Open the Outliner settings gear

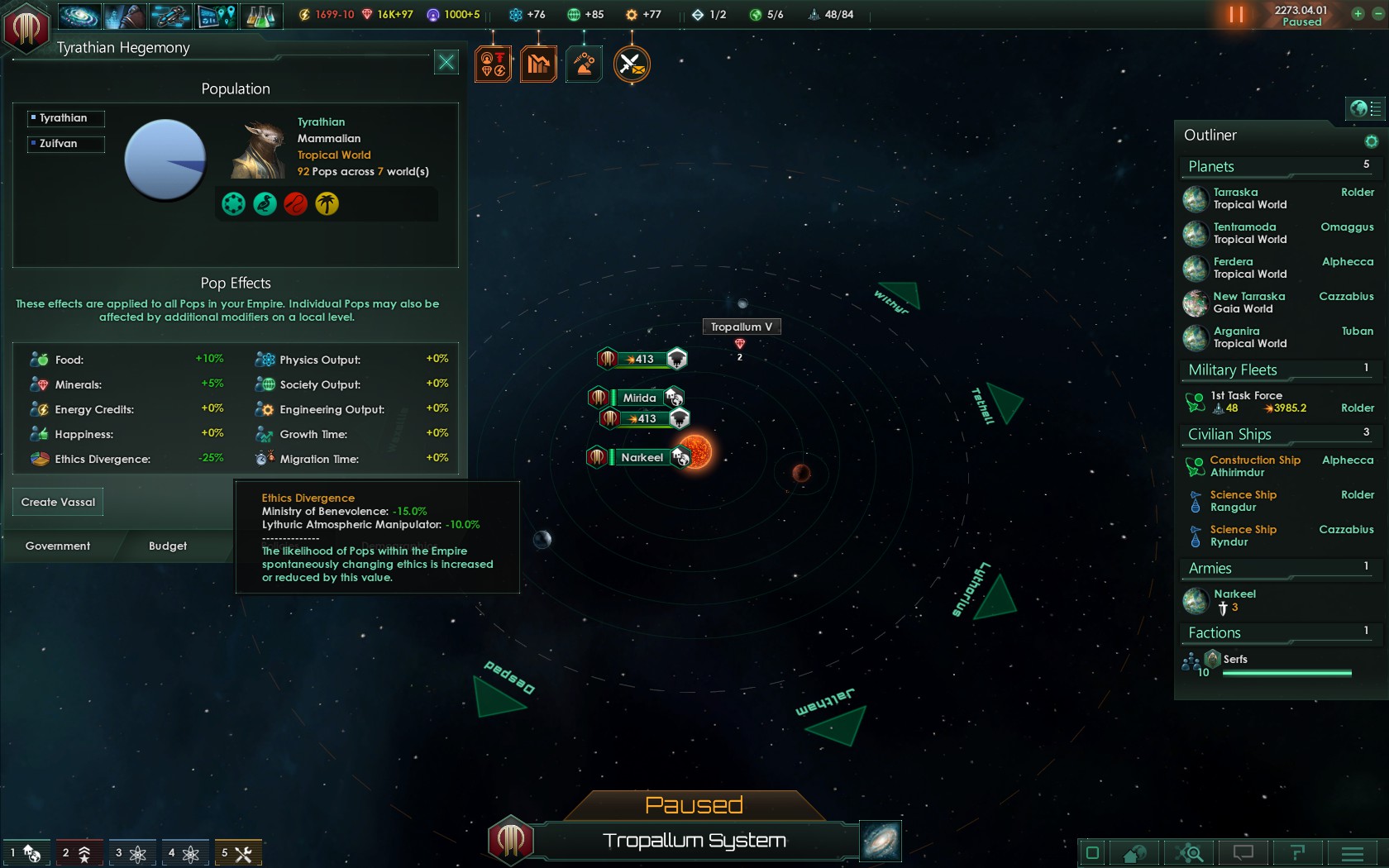[x=1371, y=141]
